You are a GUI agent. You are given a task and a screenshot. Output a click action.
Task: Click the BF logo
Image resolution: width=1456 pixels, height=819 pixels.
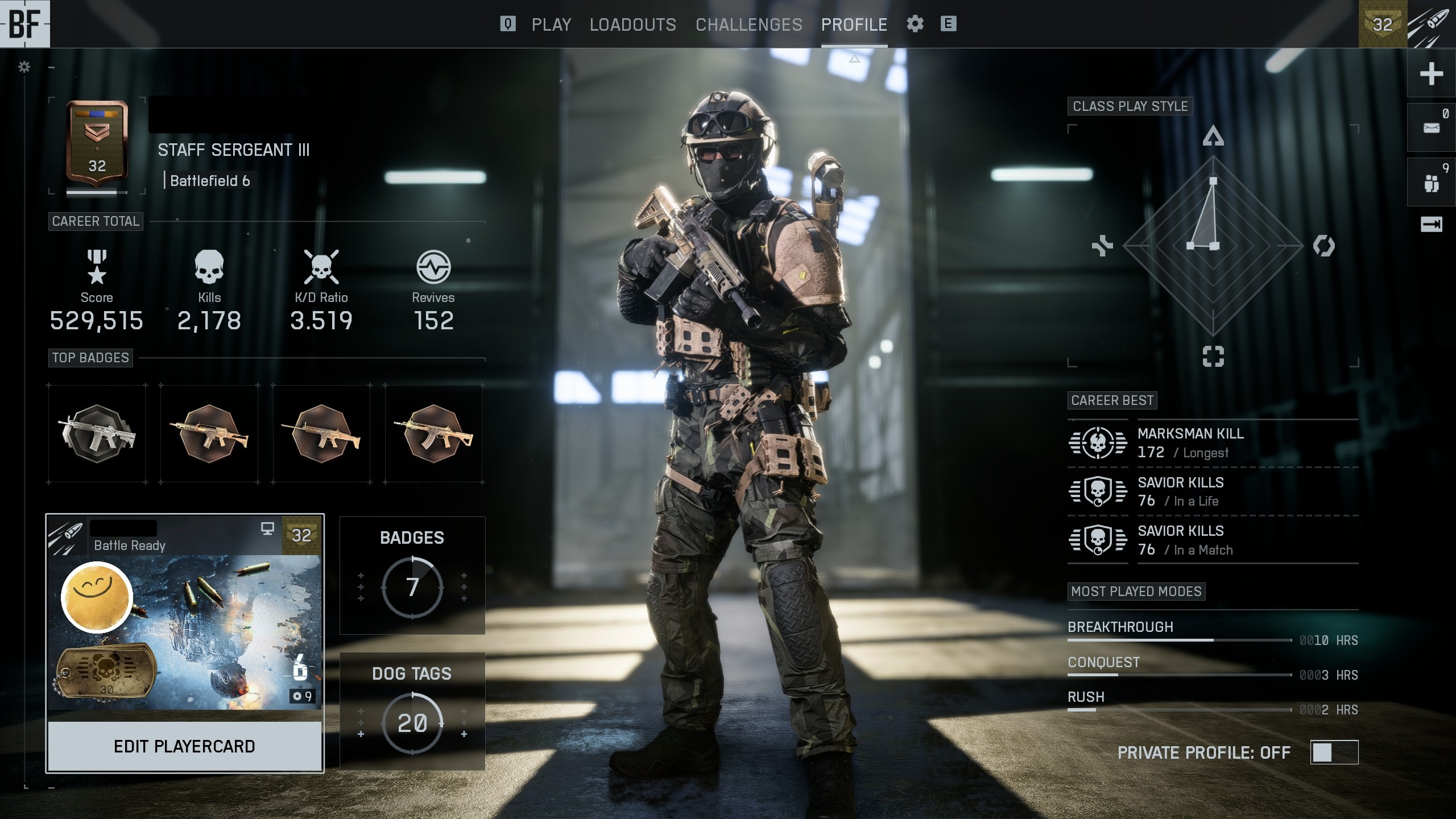click(24, 24)
